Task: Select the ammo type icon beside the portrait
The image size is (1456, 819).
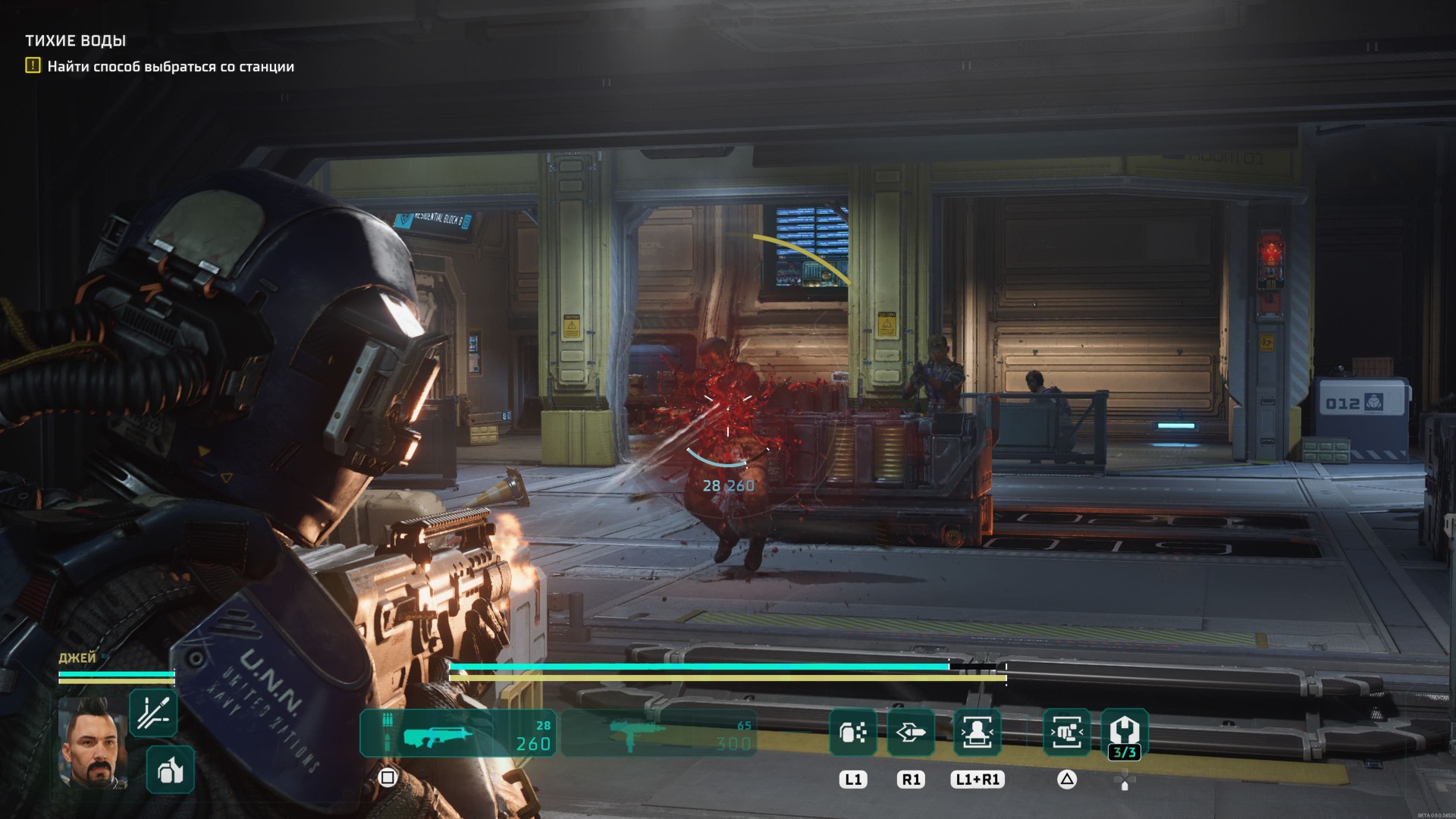Action: [x=153, y=713]
